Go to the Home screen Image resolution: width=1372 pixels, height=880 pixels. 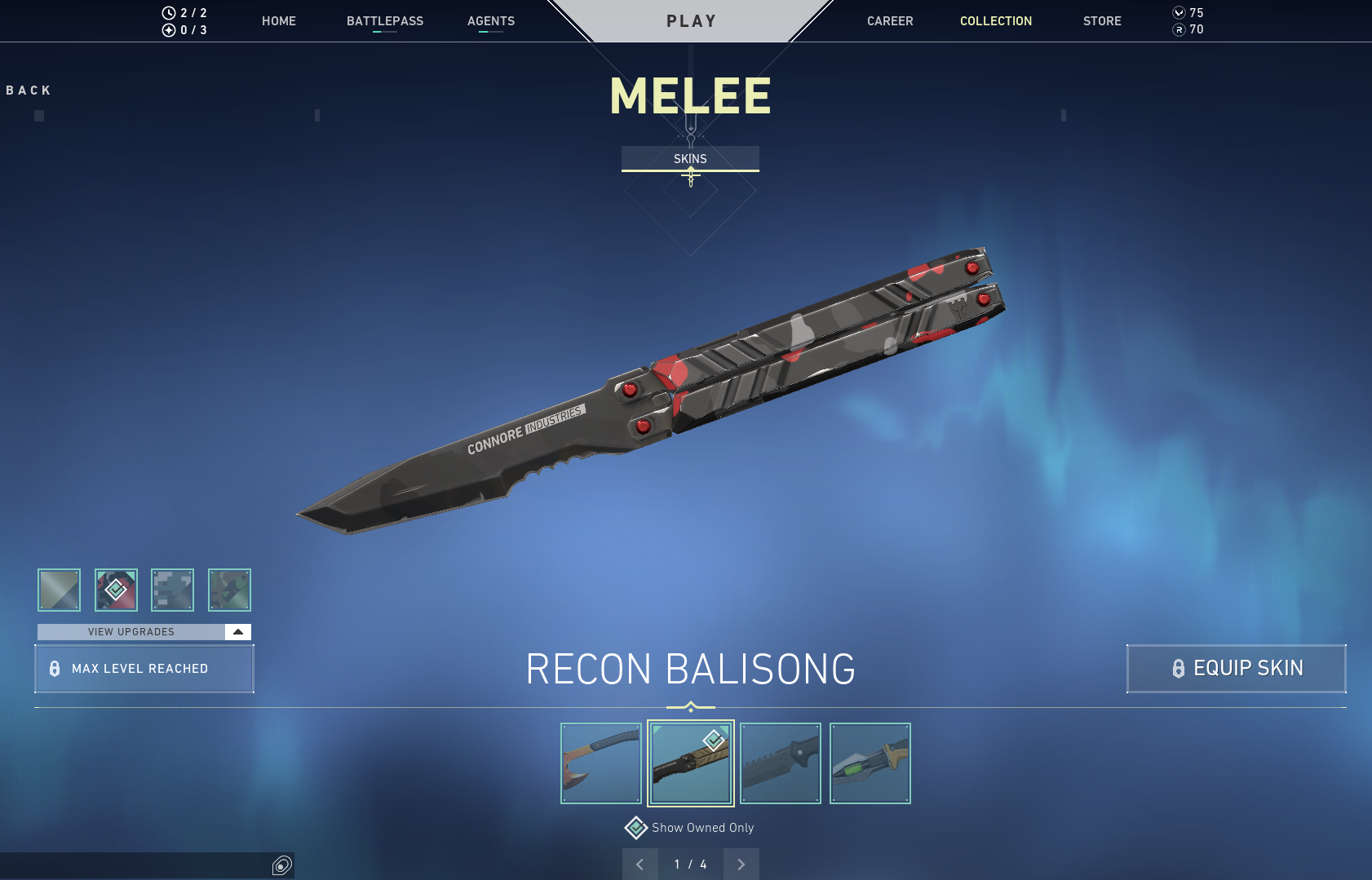click(279, 21)
